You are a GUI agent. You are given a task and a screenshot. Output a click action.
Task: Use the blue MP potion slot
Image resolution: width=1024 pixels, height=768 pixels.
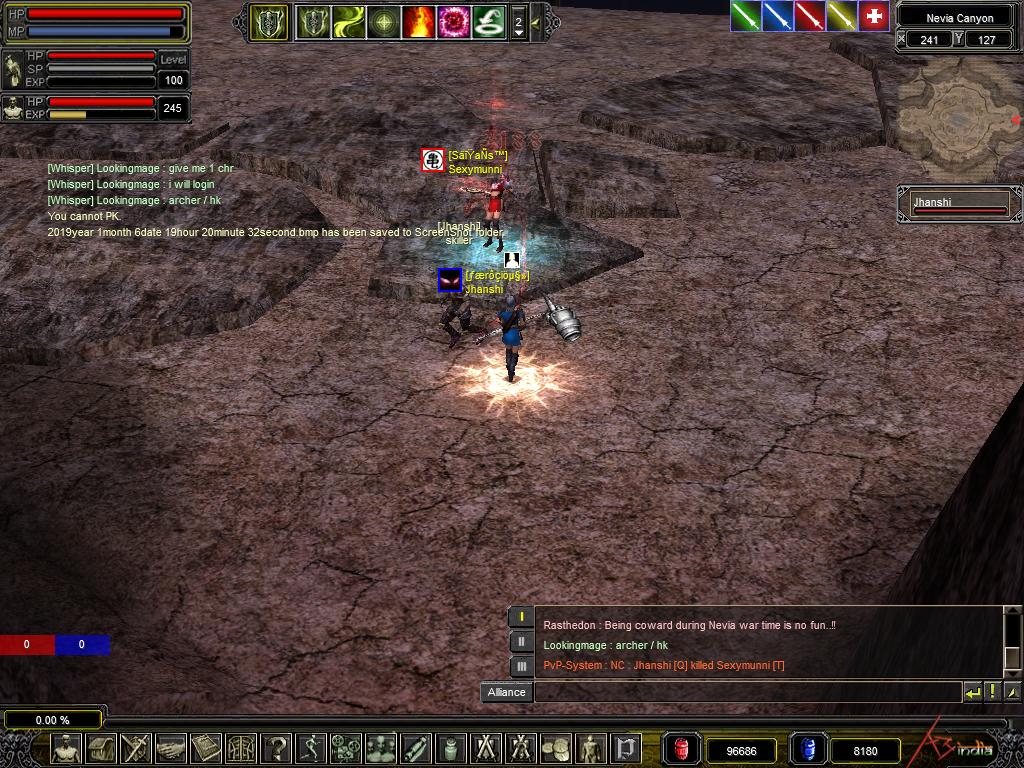[807, 749]
